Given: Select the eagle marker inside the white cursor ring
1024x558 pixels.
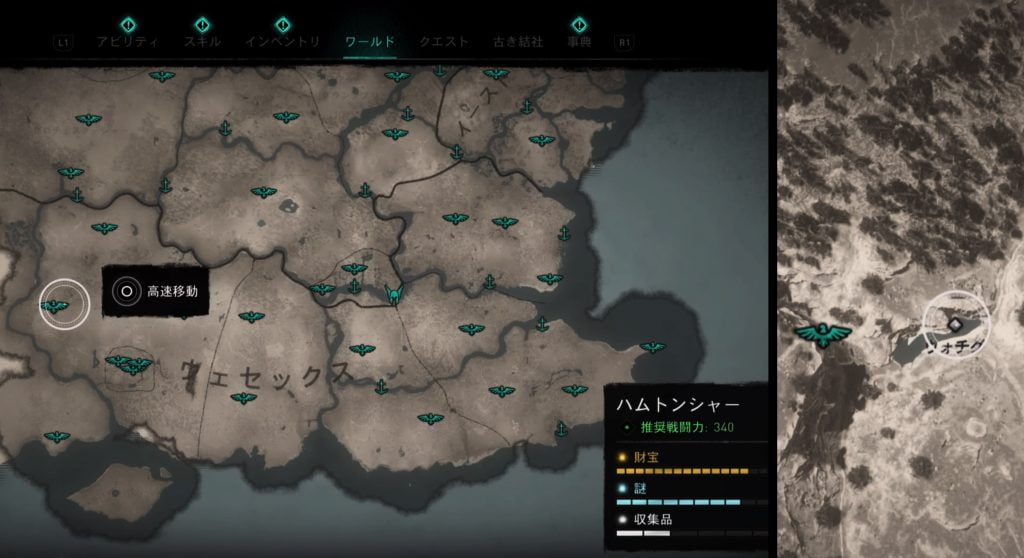Looking at the screenshot, I should pyautogui.click(x=56, y=306).
